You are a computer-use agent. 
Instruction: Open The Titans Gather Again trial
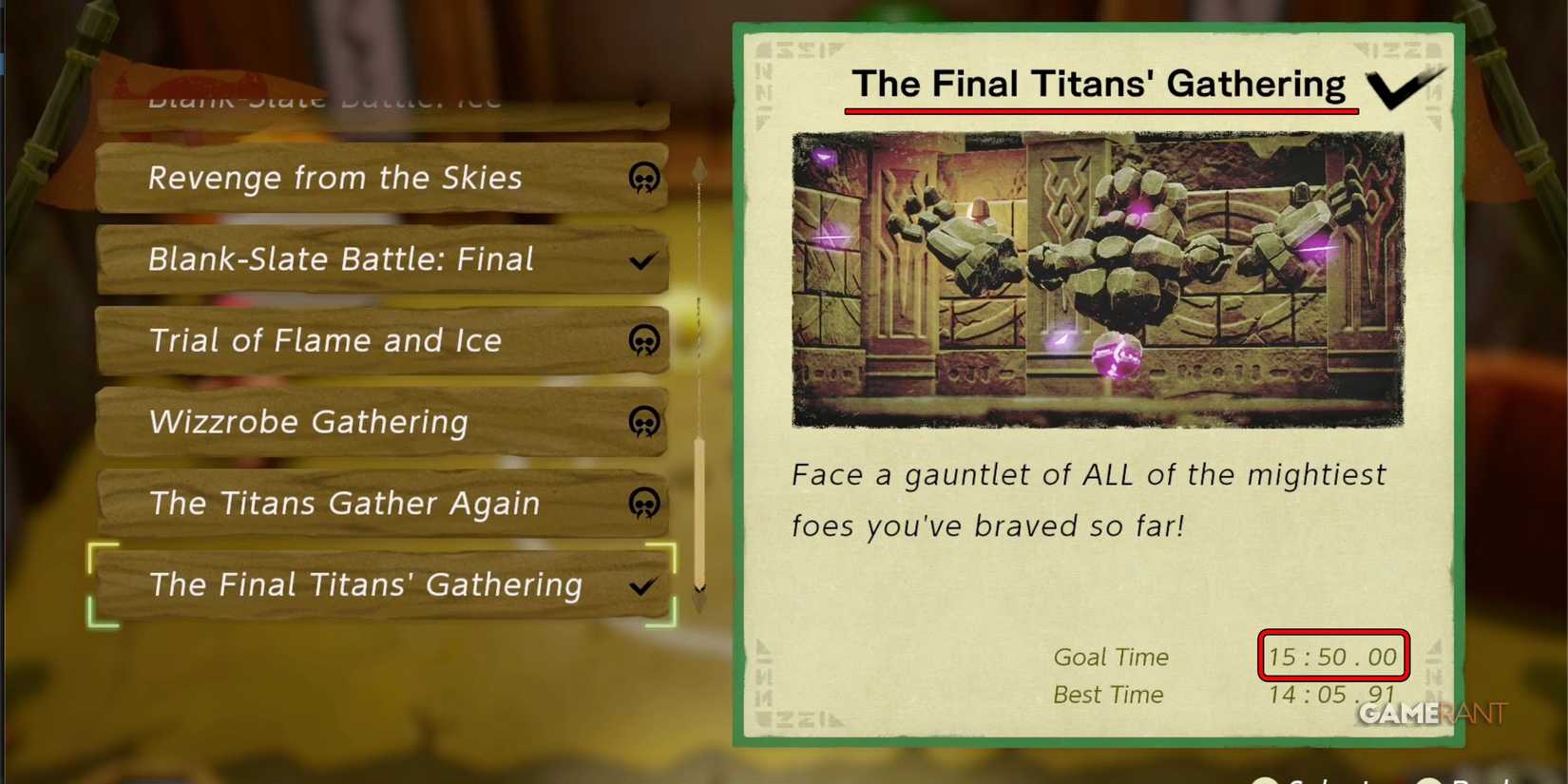click(x=345, y=505)
